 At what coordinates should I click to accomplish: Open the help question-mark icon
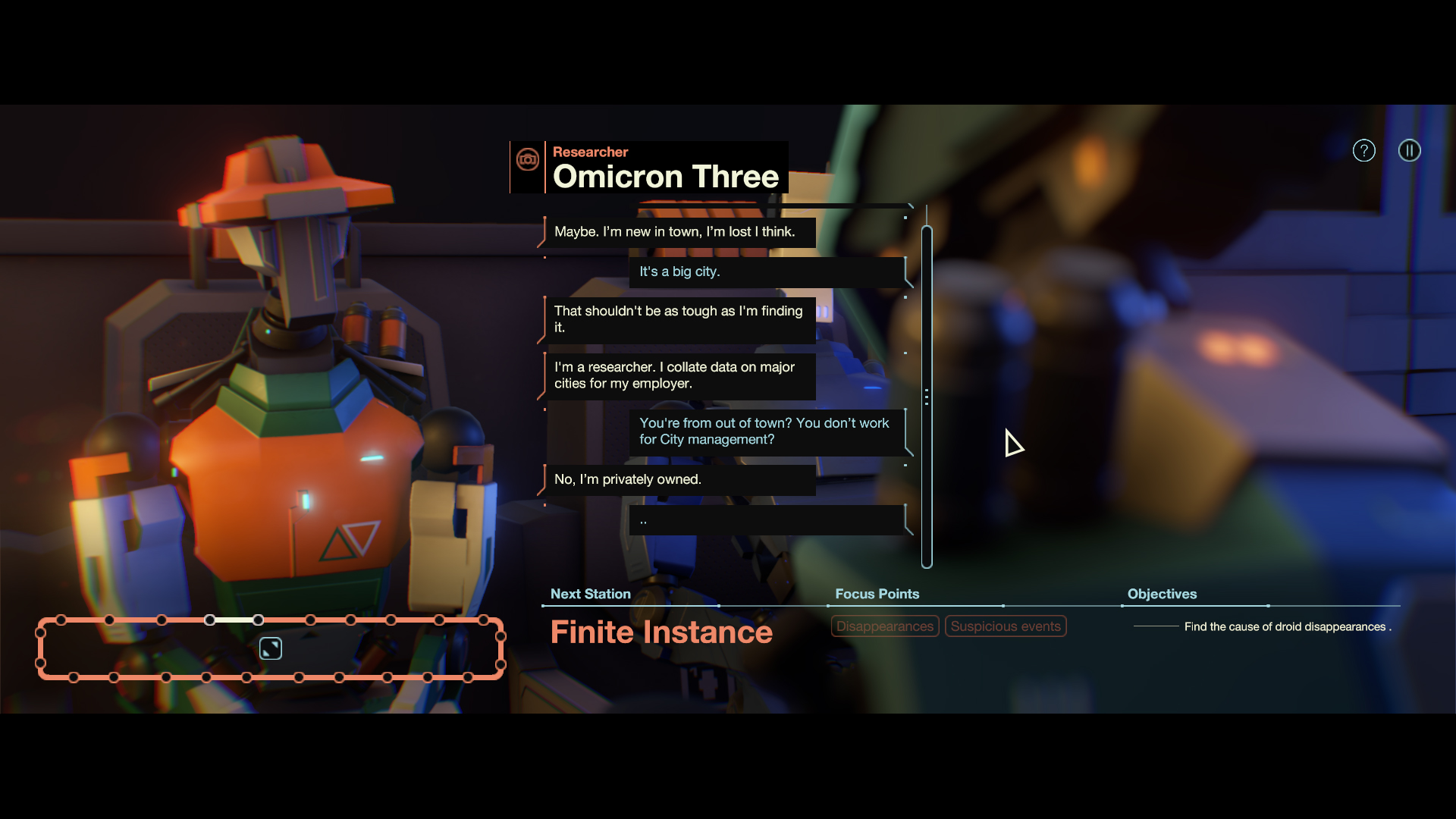click(1363, 150)
